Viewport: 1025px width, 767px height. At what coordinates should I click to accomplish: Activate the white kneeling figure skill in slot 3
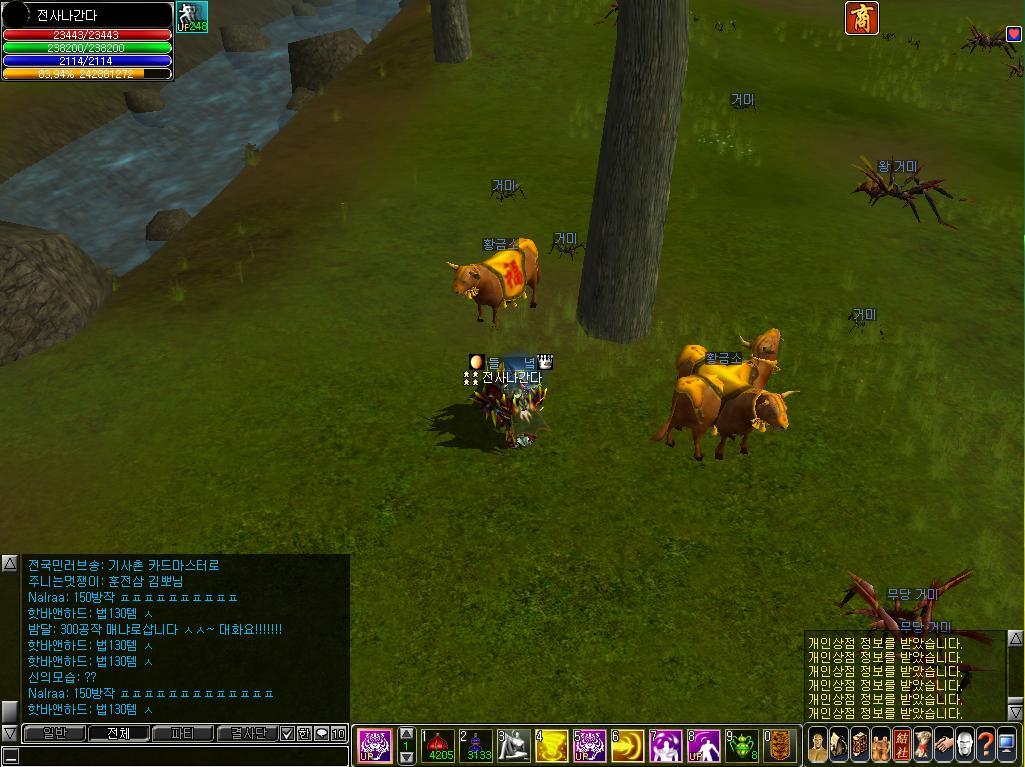coord(514,746)
